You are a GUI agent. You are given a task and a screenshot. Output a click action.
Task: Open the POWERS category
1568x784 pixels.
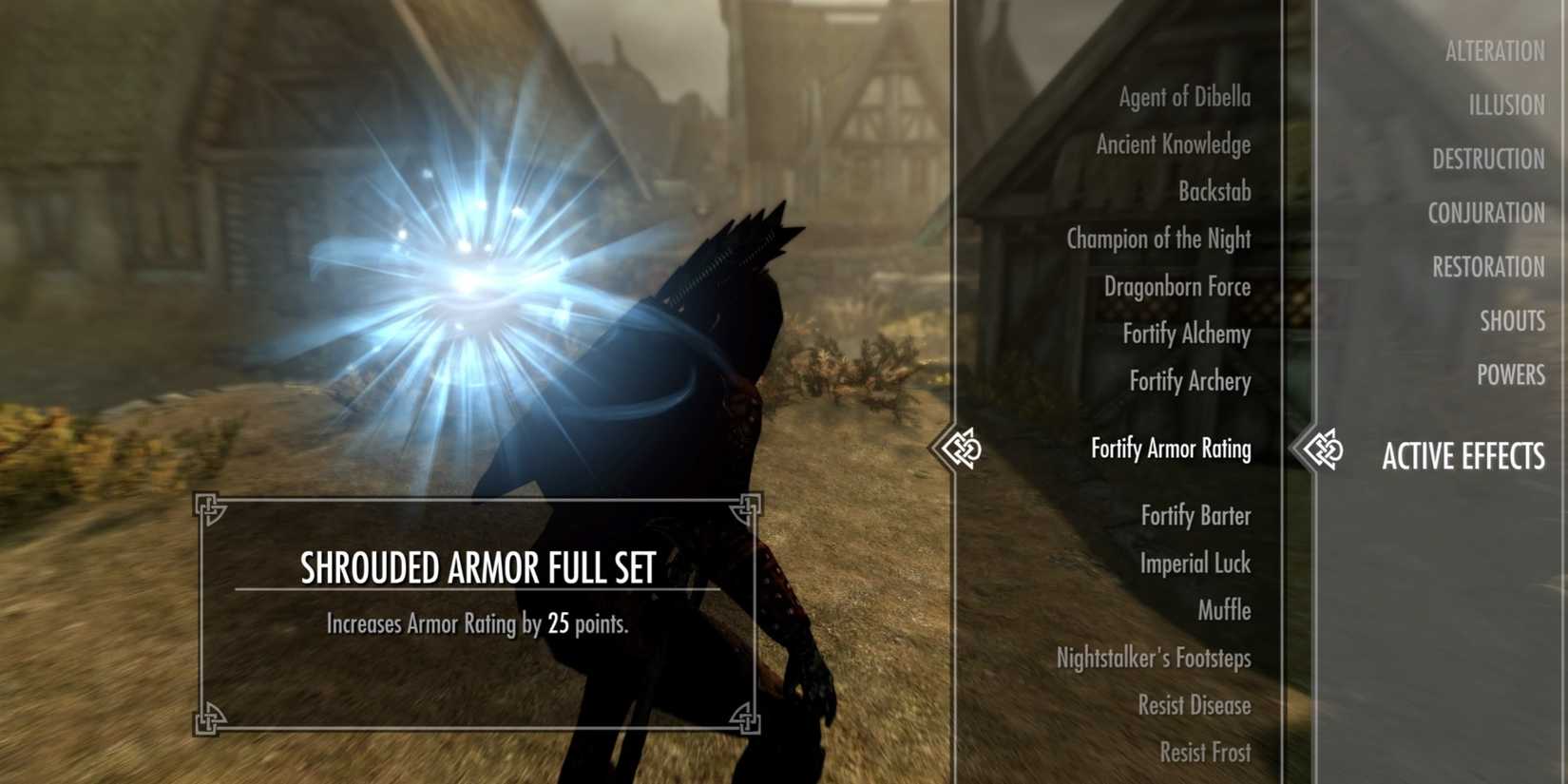[x=1511, y=375]
